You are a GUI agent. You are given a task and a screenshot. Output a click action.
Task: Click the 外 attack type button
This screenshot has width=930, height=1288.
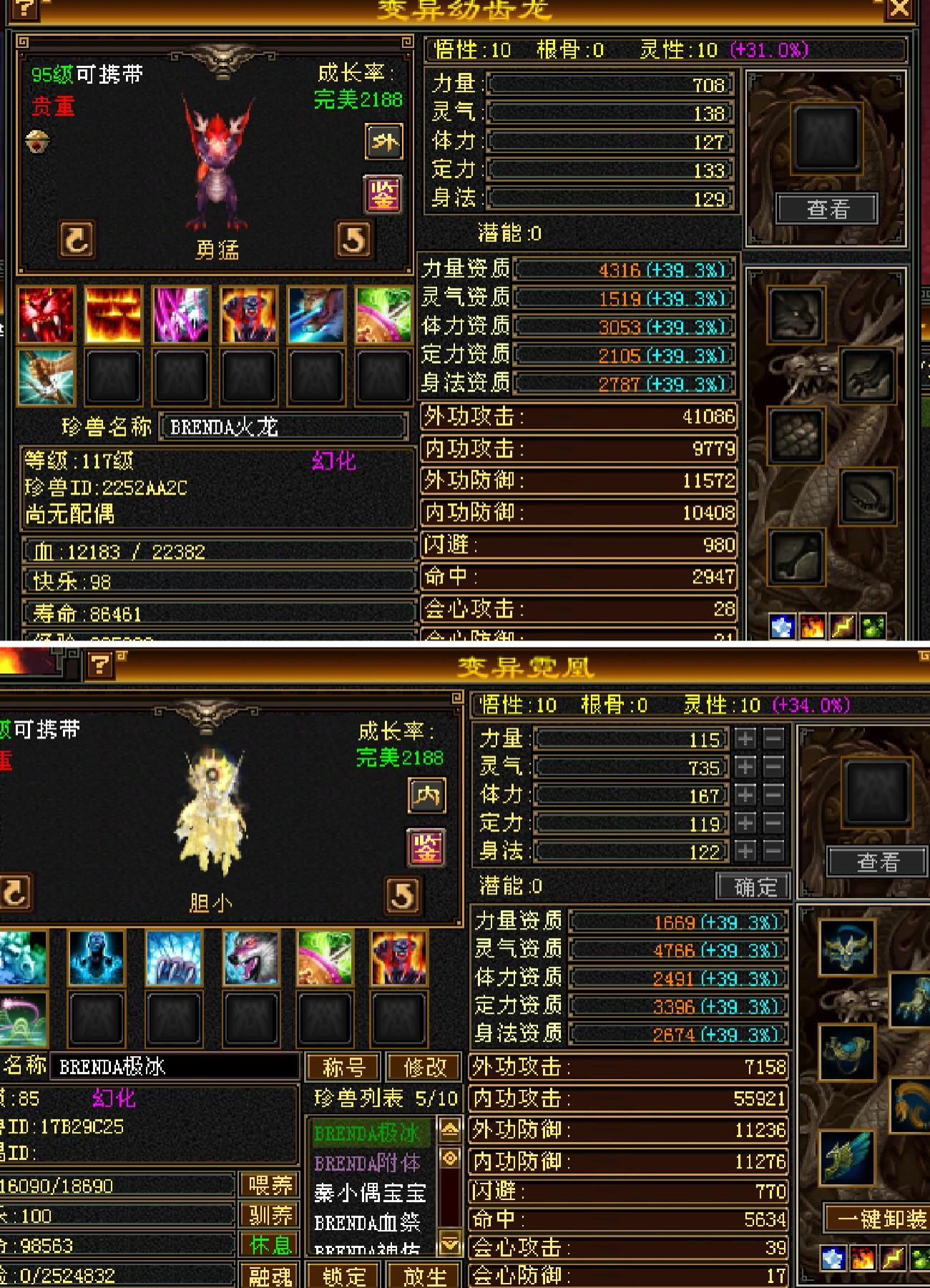(384, 142)
